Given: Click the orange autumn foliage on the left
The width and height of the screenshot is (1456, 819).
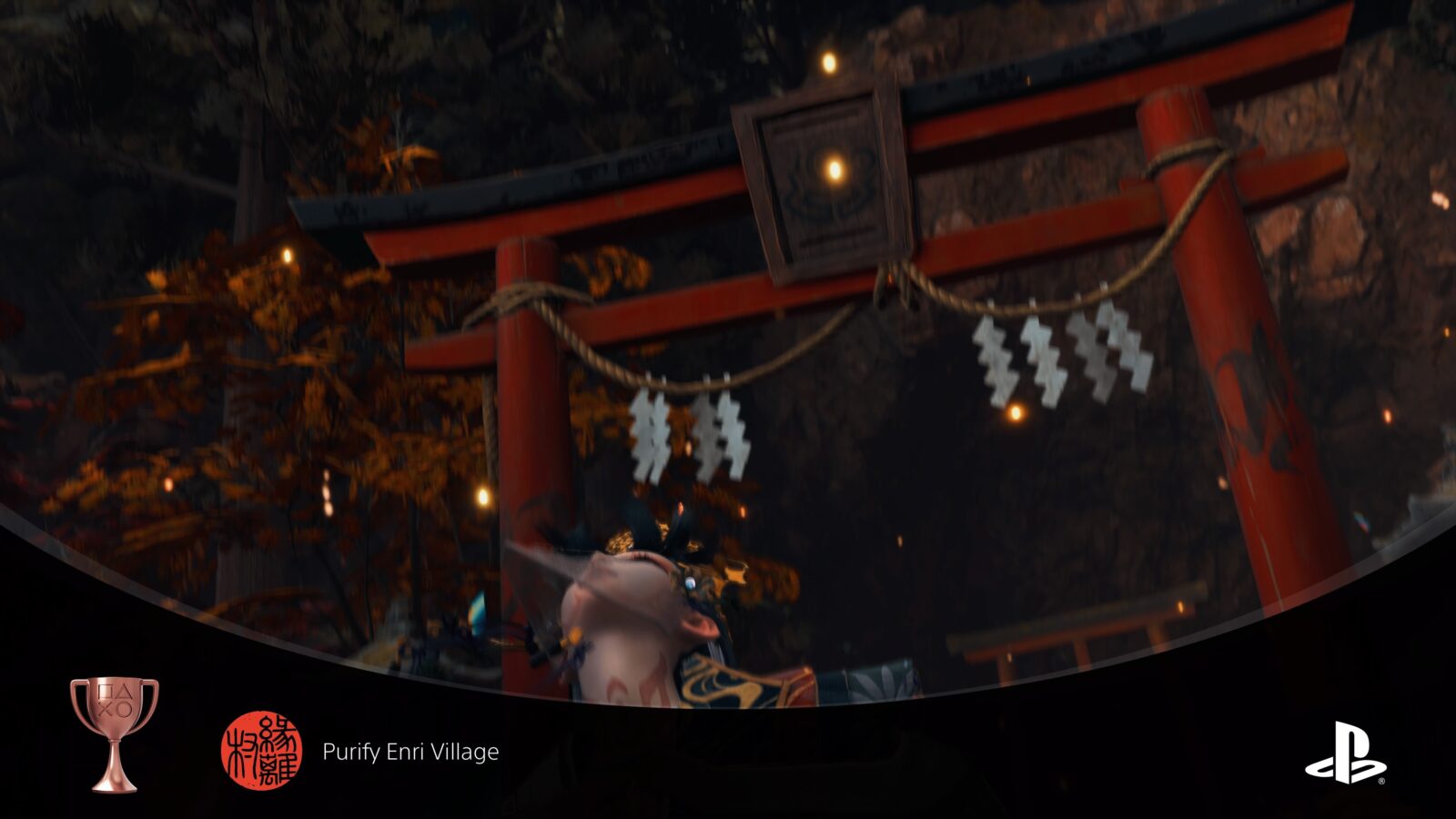Looking at the screenshot, I should tap(227, 364).
